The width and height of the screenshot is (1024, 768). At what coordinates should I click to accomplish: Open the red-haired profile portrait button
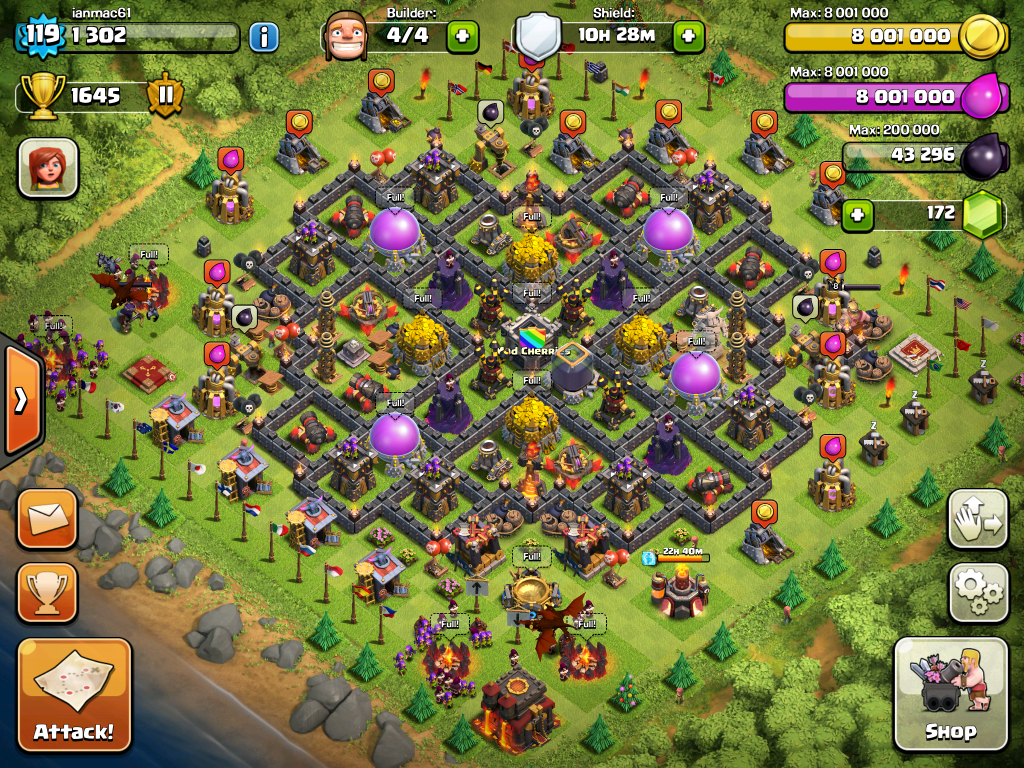[x=48, y=167]
